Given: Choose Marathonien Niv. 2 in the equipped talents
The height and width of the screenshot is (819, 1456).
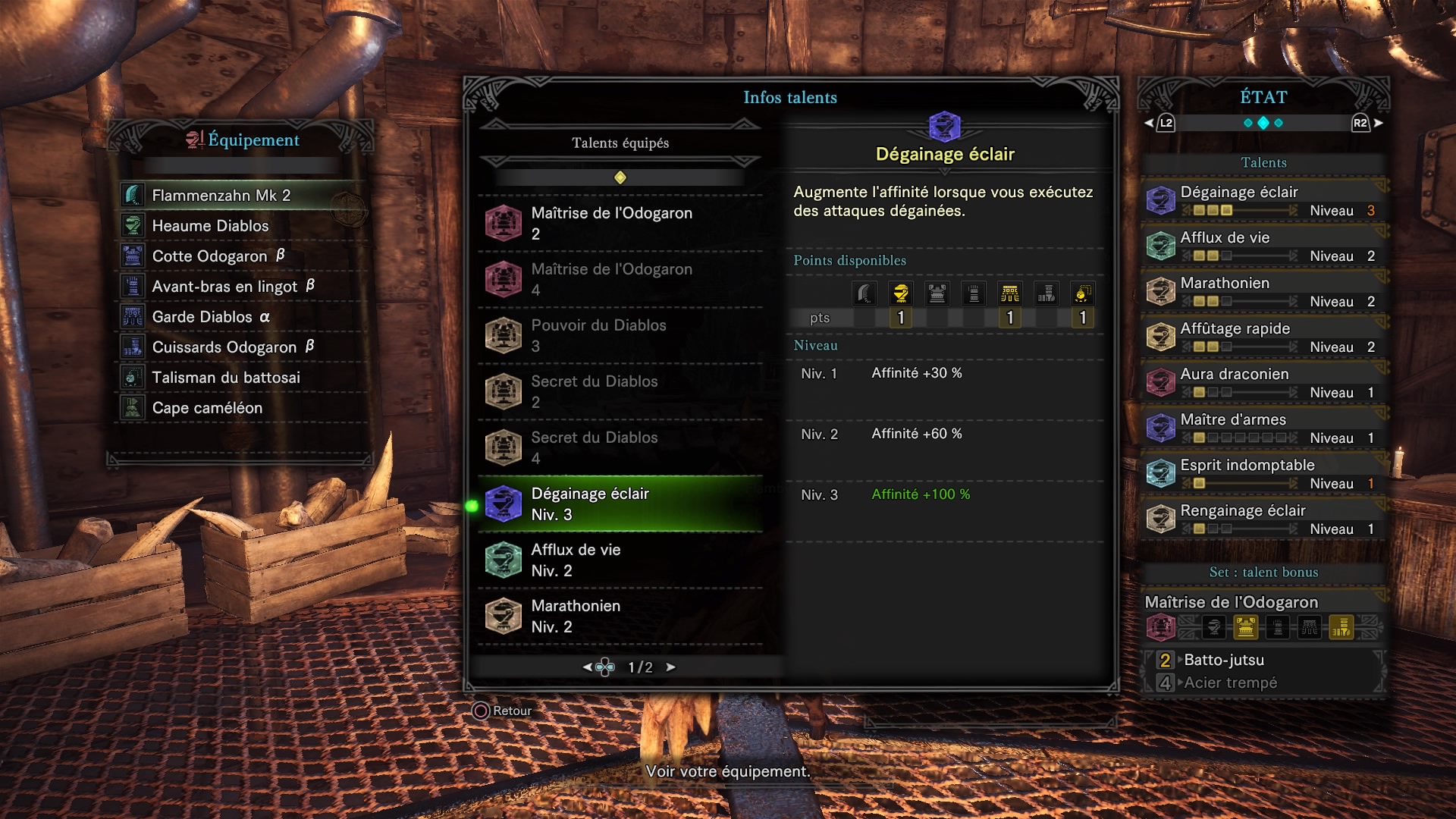Looking at the screenshot, I should click(620, 616).
